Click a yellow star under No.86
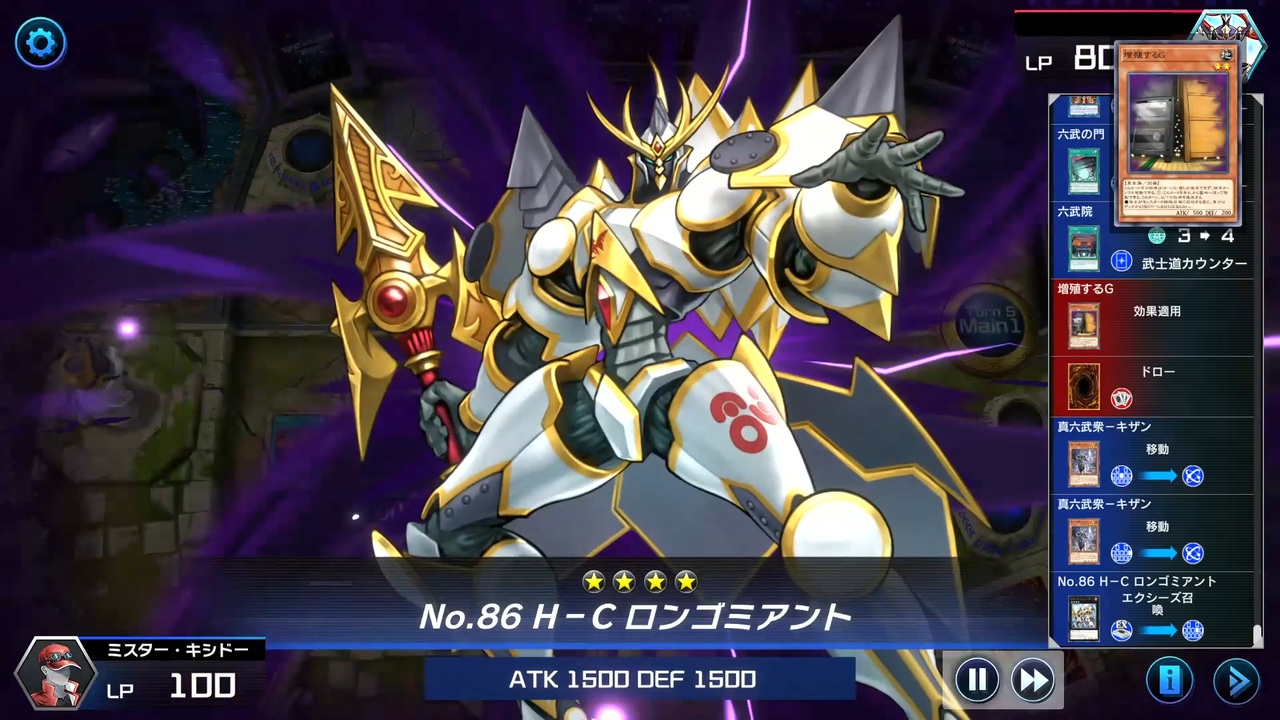Screen dimensions: 1280x720 click(x=595, y=581)
